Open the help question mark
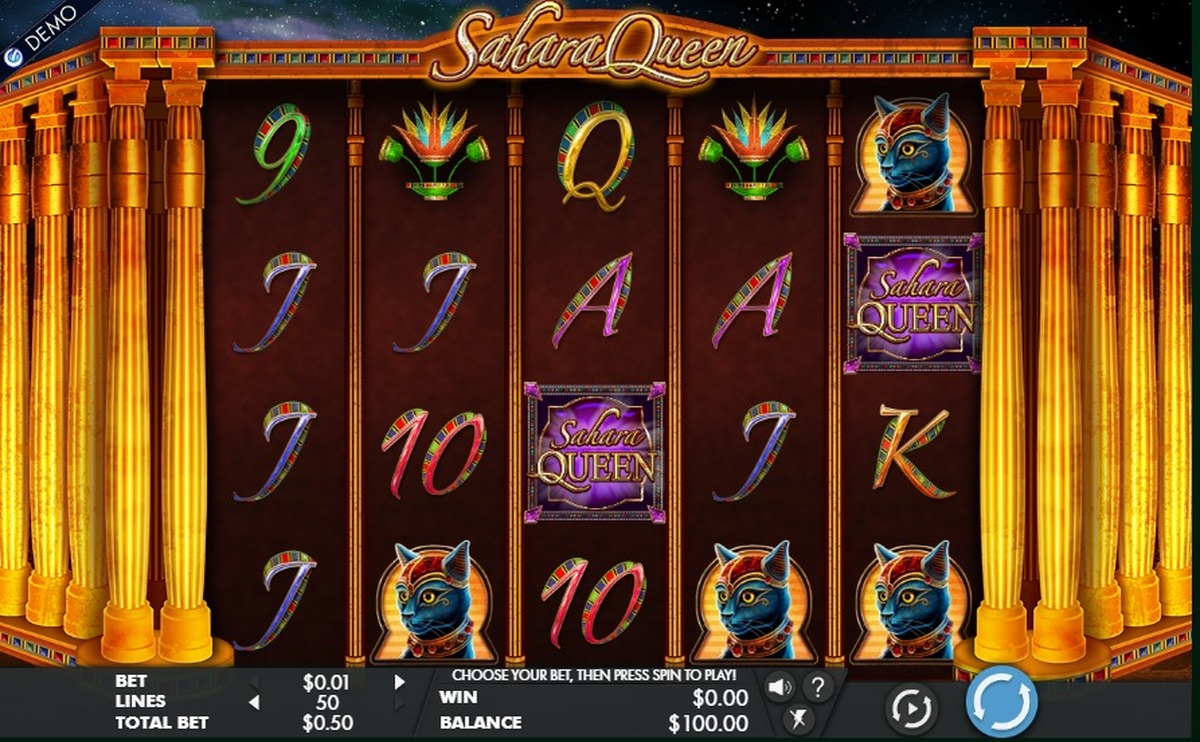The image size is (1200, 742). (817, 687)
